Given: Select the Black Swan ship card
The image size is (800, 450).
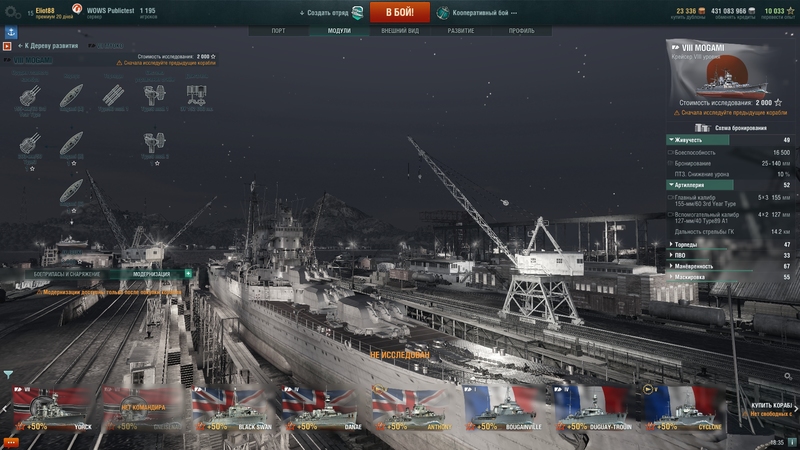Looking at the screenshot, I should point(233,410).
